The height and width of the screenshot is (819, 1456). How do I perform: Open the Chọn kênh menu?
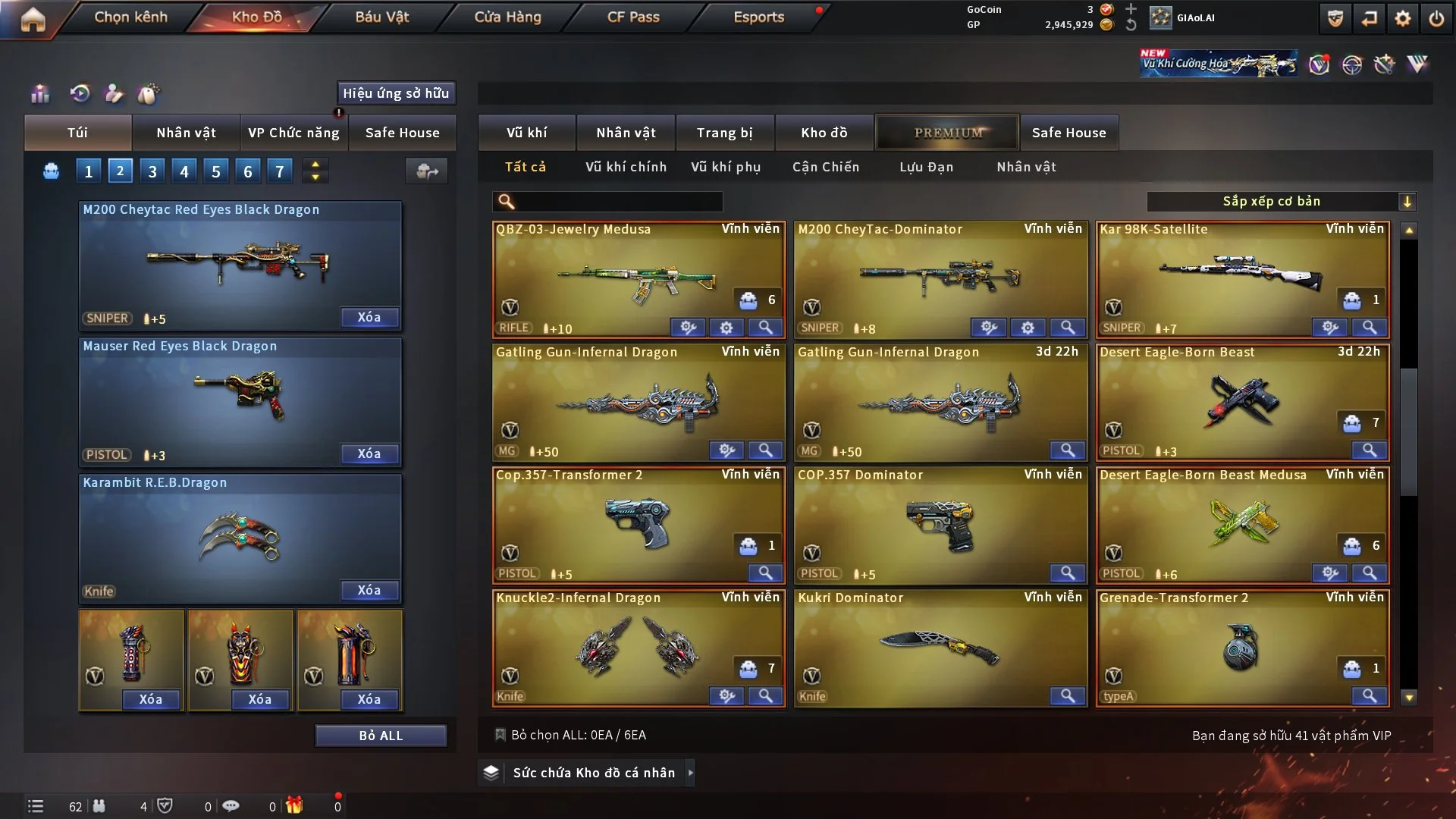[x=130, y=17]
